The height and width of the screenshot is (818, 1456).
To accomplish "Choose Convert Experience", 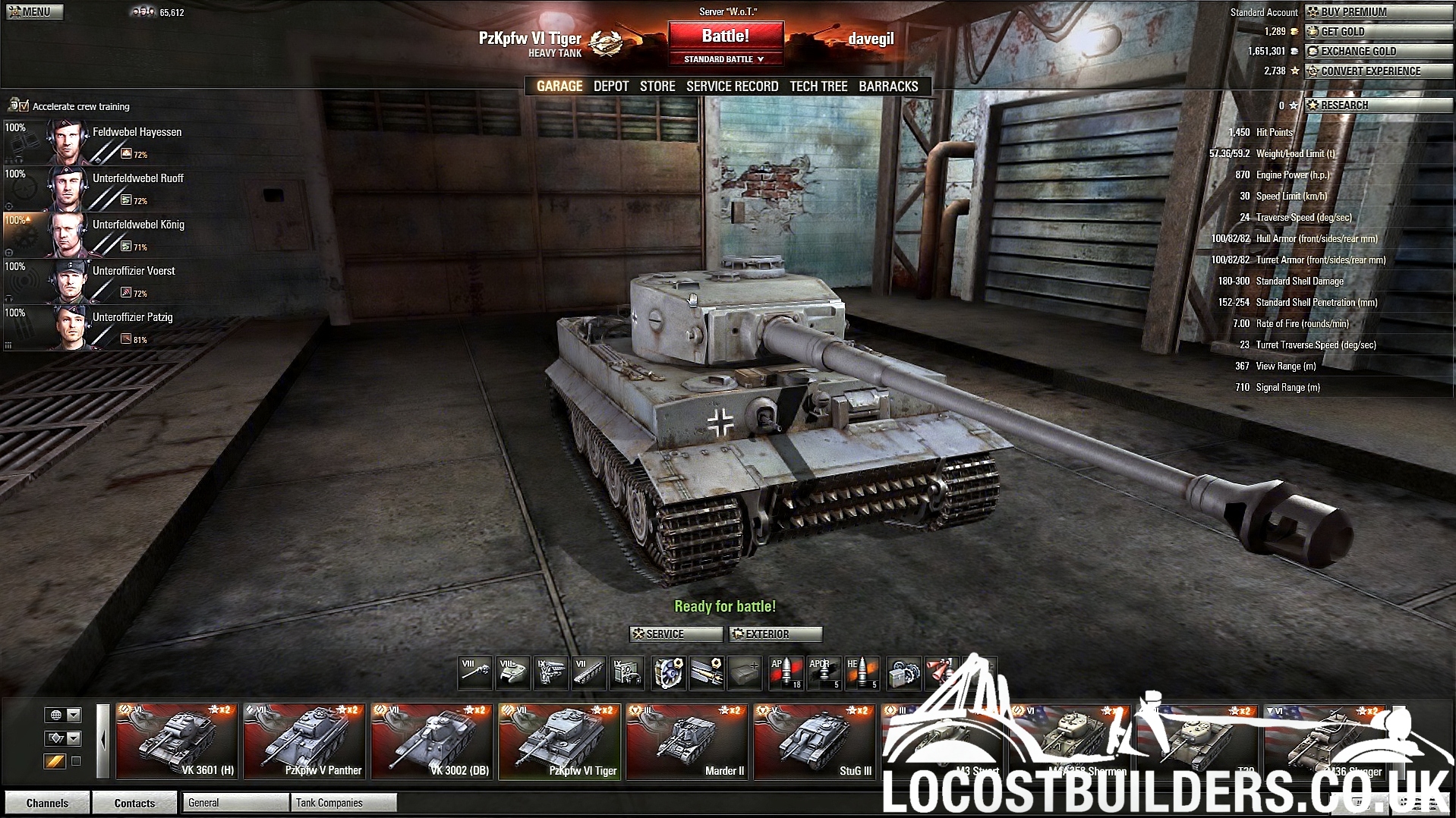I will 1378,71.
